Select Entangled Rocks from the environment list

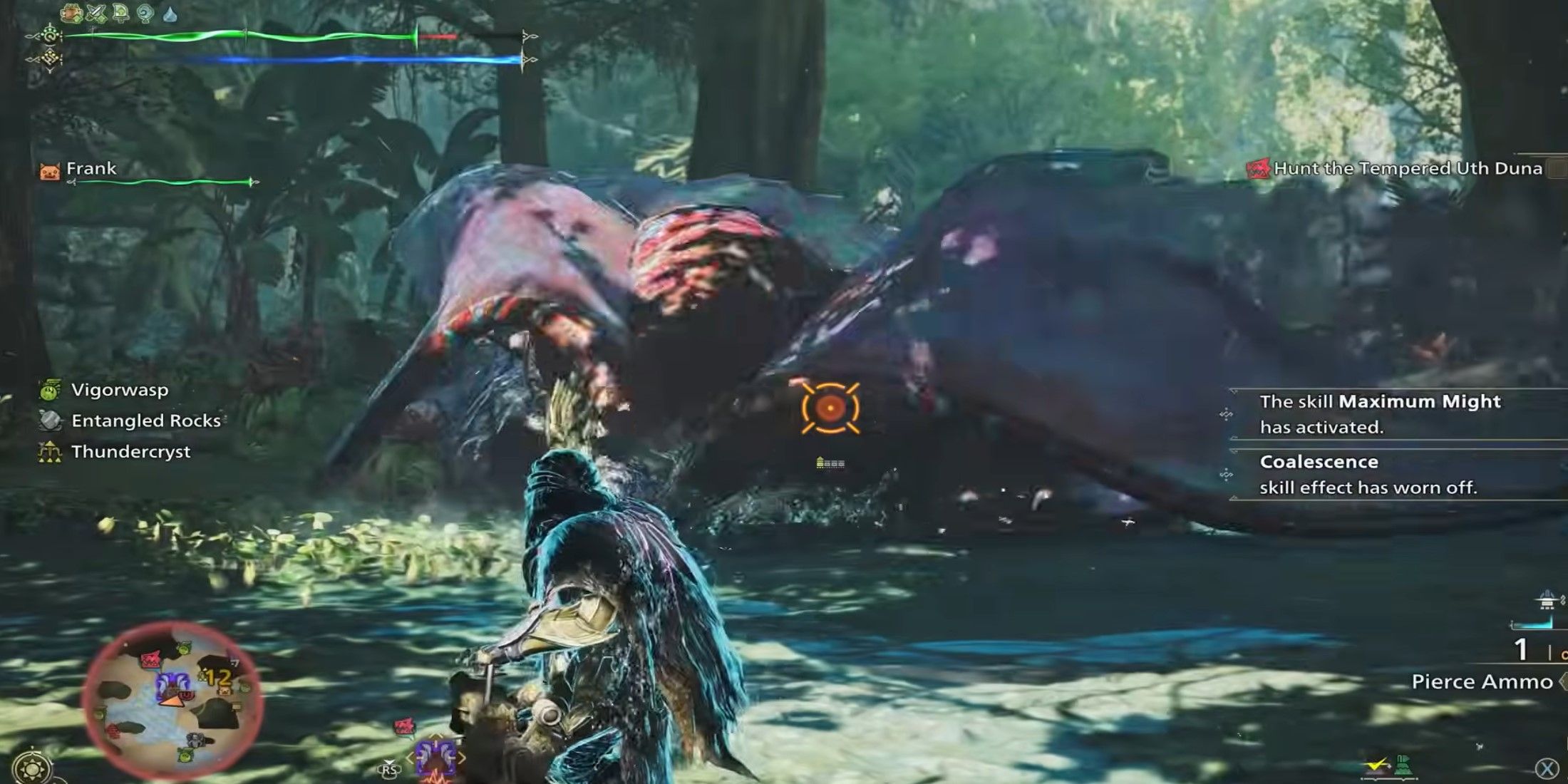pos(145,421)
